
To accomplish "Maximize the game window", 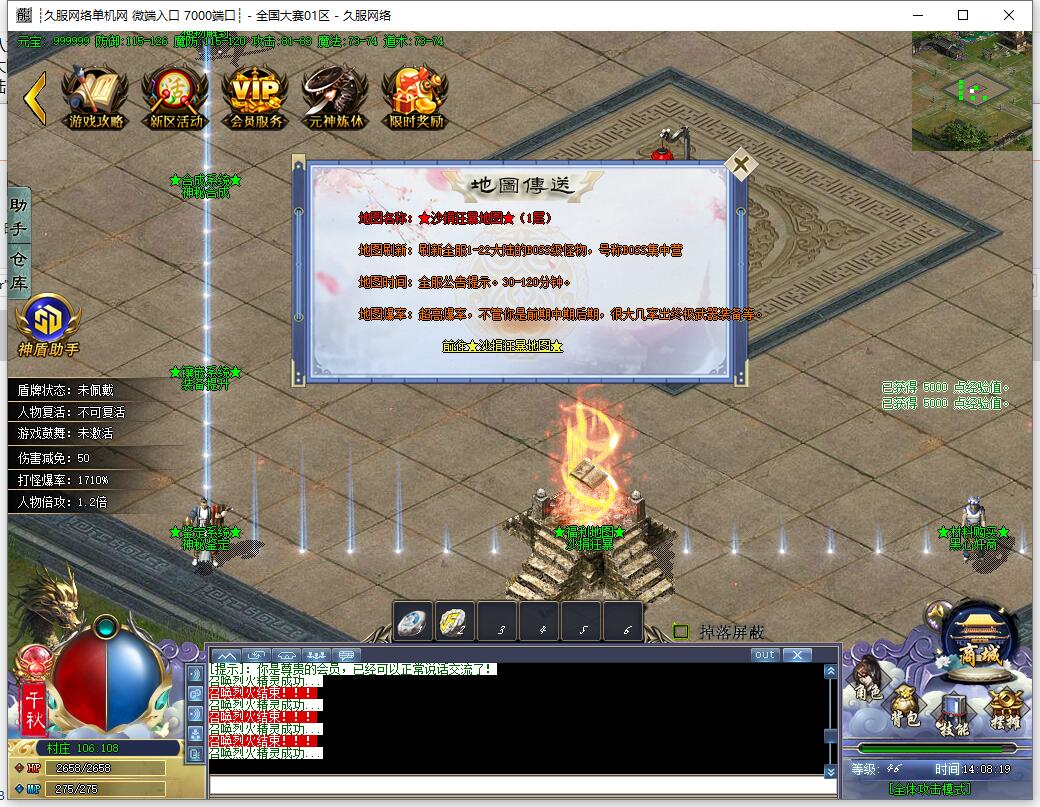I will pyautogui.click(x=963, y=15).
